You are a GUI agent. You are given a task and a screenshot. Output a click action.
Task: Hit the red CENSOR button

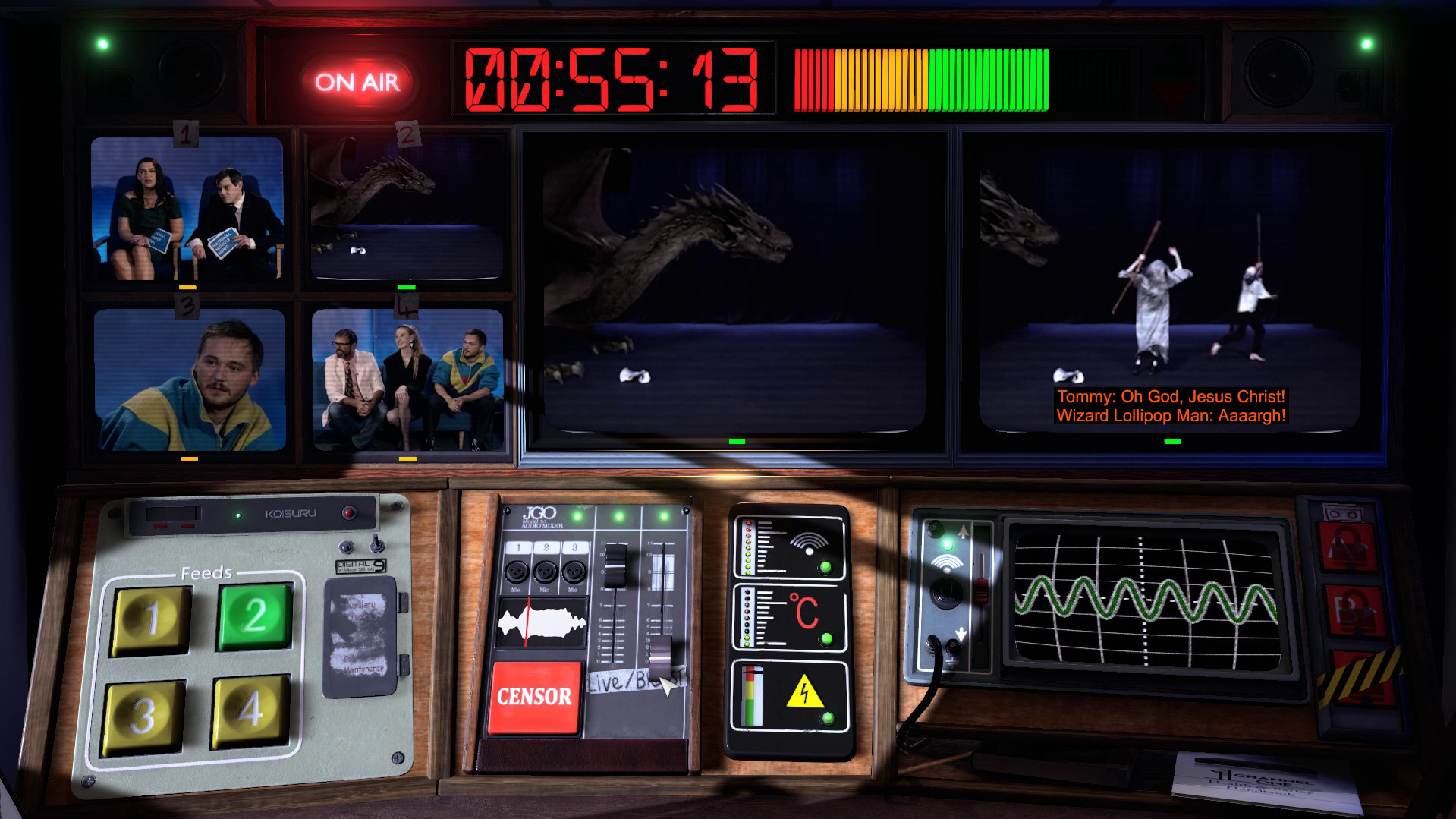[x=534, y=697]
